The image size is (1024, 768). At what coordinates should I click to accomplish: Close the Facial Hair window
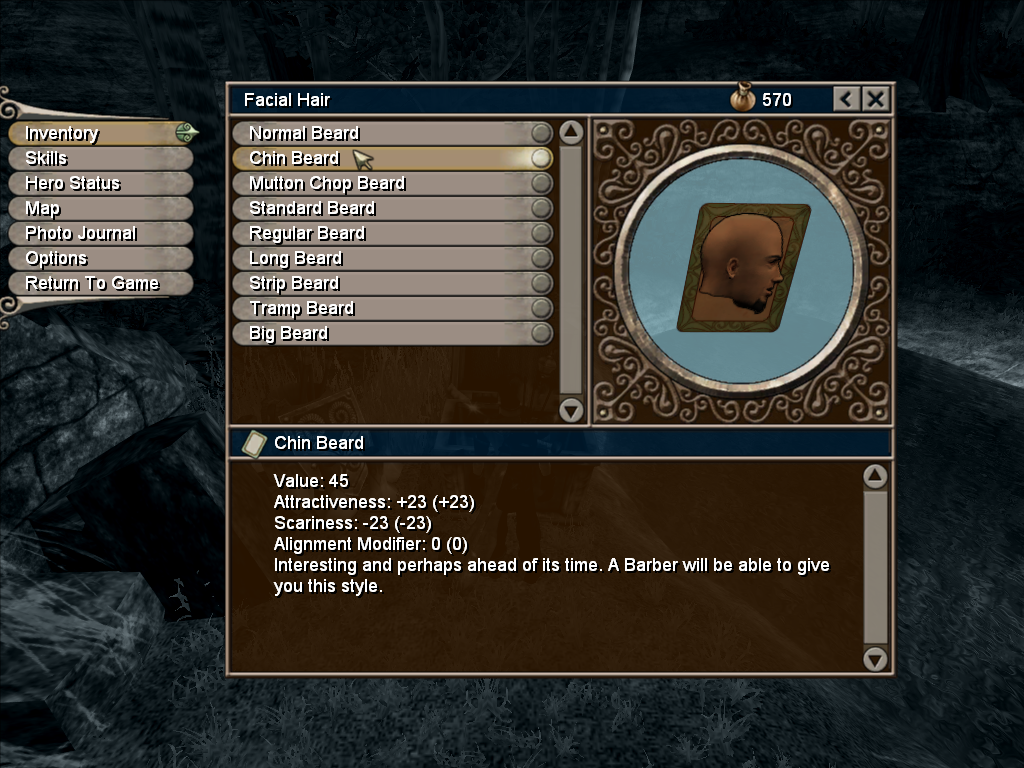coord(875,99)
